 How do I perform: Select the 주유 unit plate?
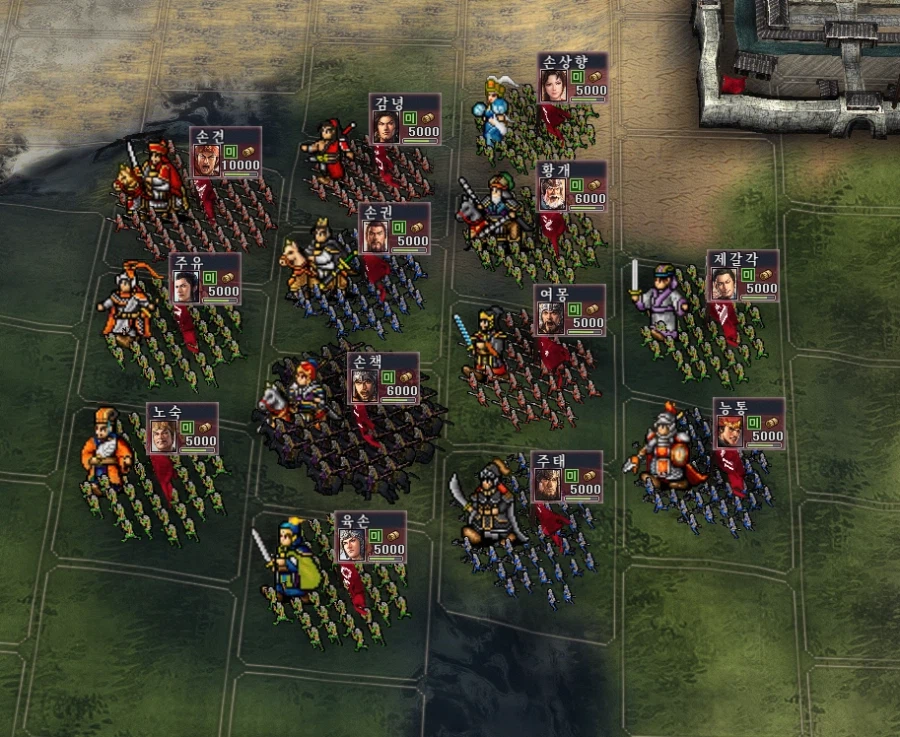[x=204, y=278]
